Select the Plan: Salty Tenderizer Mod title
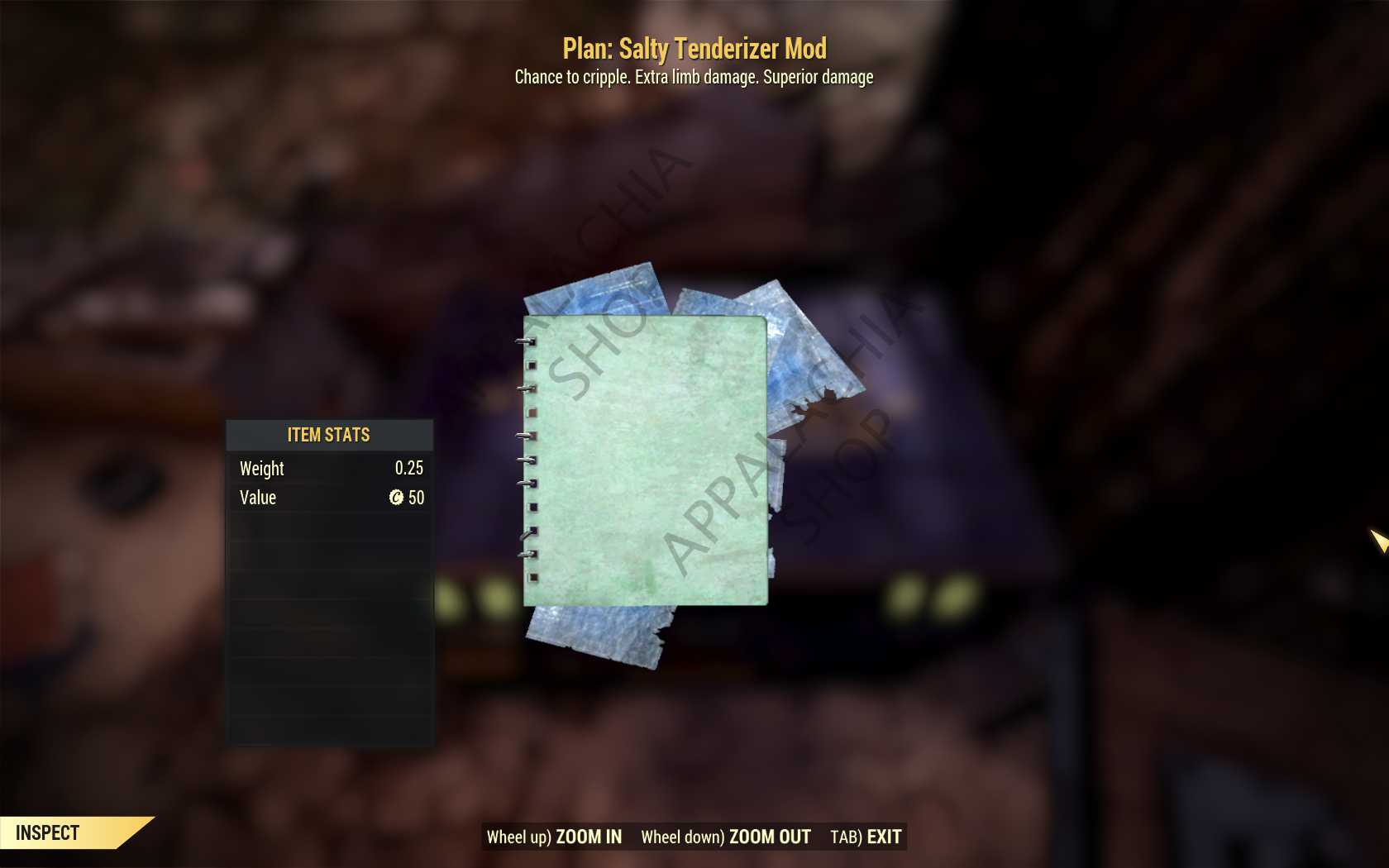 point(693,49)
